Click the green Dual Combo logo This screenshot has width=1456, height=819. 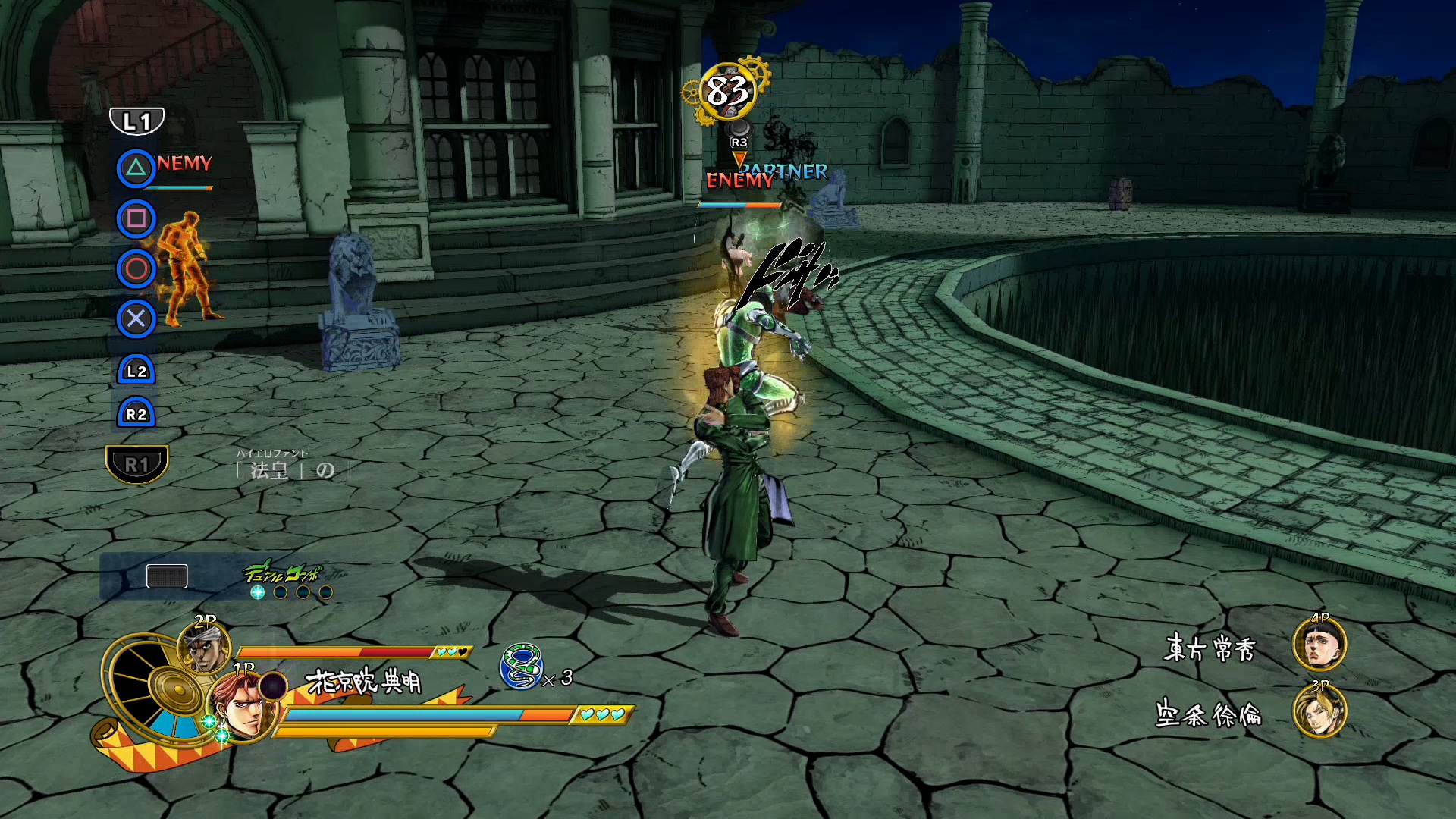[x=282, y=573]
